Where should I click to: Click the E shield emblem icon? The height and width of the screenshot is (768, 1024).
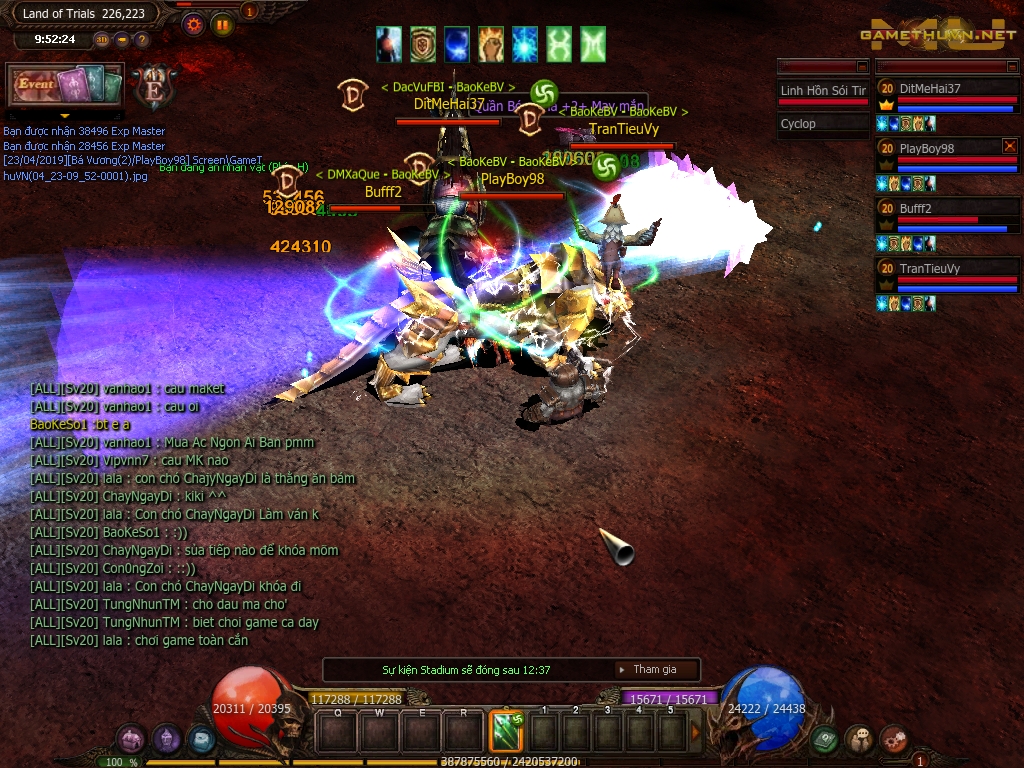(x=154, y=88)
